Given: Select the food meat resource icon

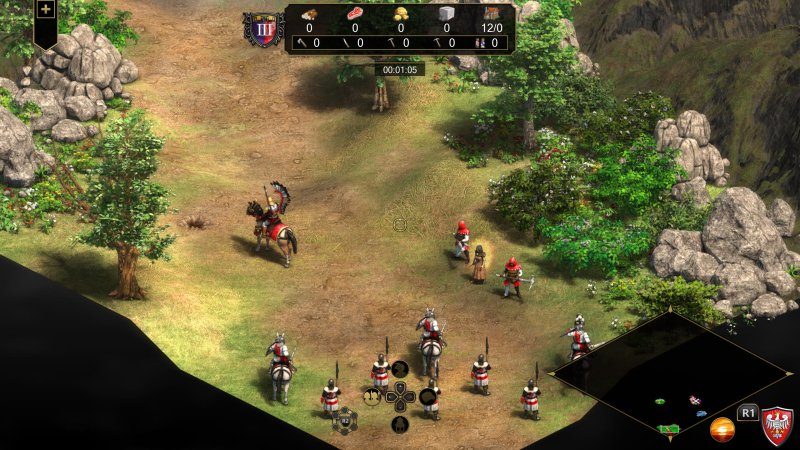Looking at the screenshot, I should pyautogui.click(x=355, y=13).
